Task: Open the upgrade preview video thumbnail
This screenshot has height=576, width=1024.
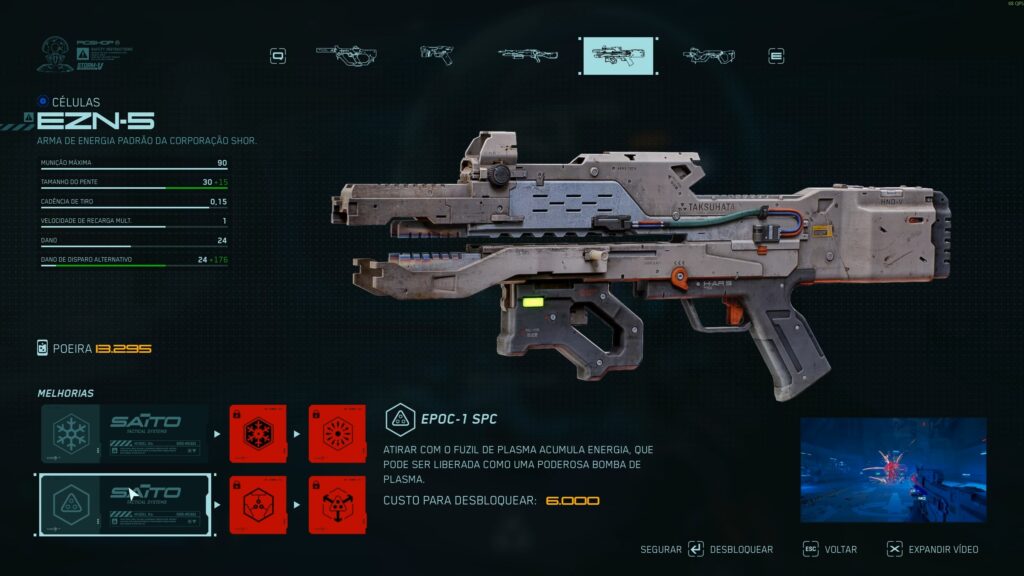Action: (x=893, y=470)
